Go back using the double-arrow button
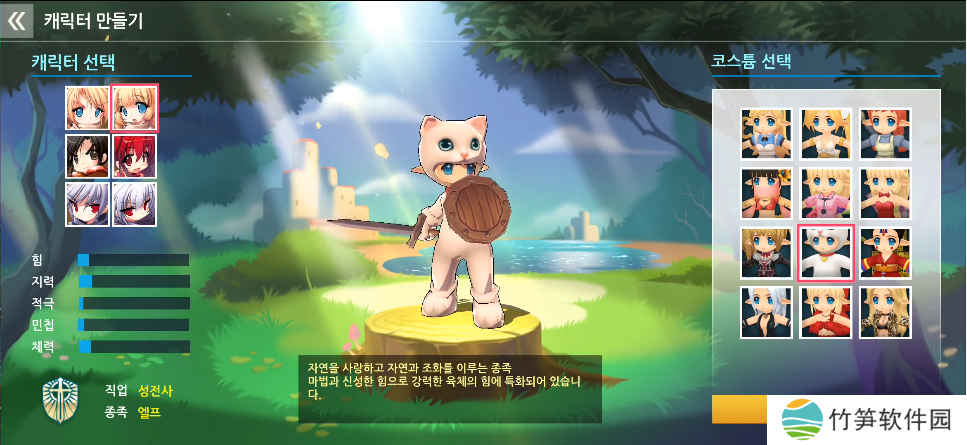 (x=16, y=20)
